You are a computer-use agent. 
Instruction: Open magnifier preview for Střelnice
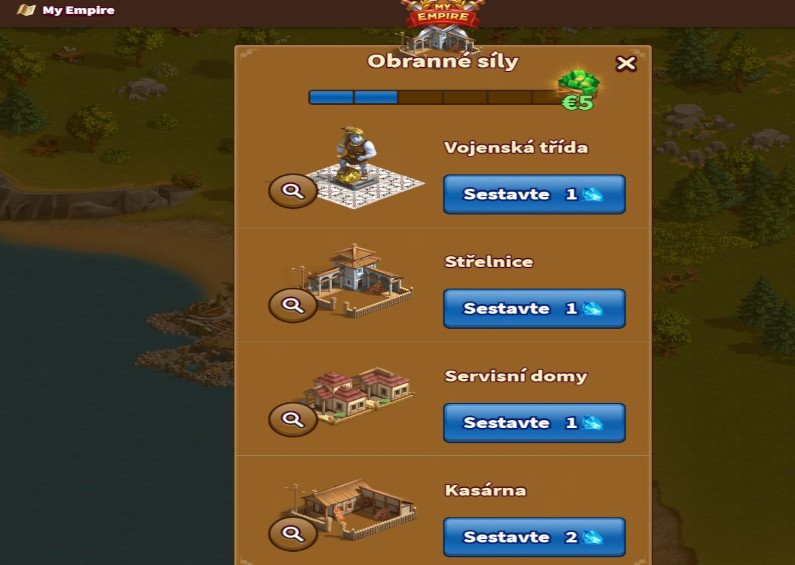tap(293, 305)
